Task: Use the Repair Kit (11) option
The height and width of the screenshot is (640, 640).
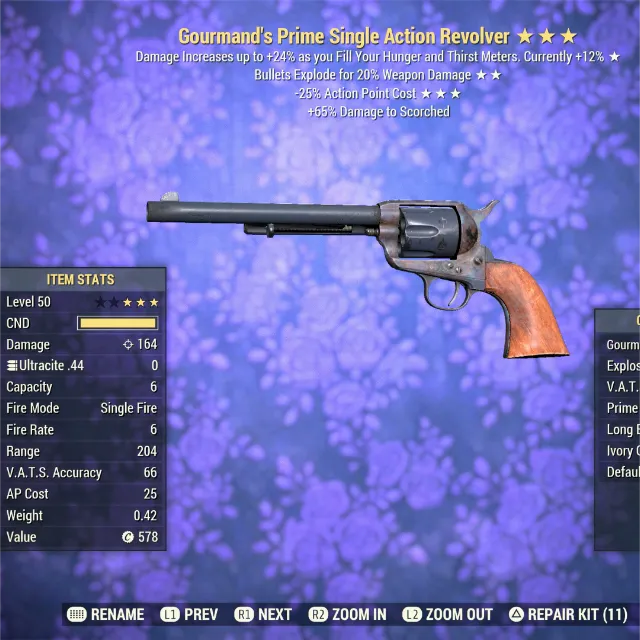Action: [x=568, y=614]
